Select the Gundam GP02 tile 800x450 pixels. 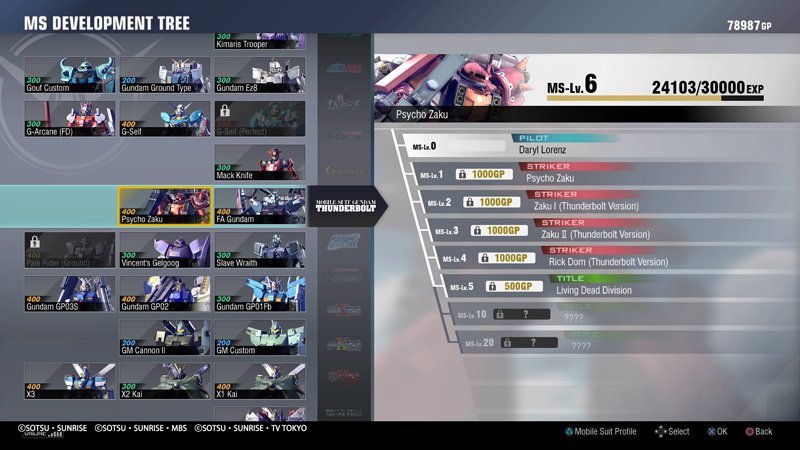[165, 294]
